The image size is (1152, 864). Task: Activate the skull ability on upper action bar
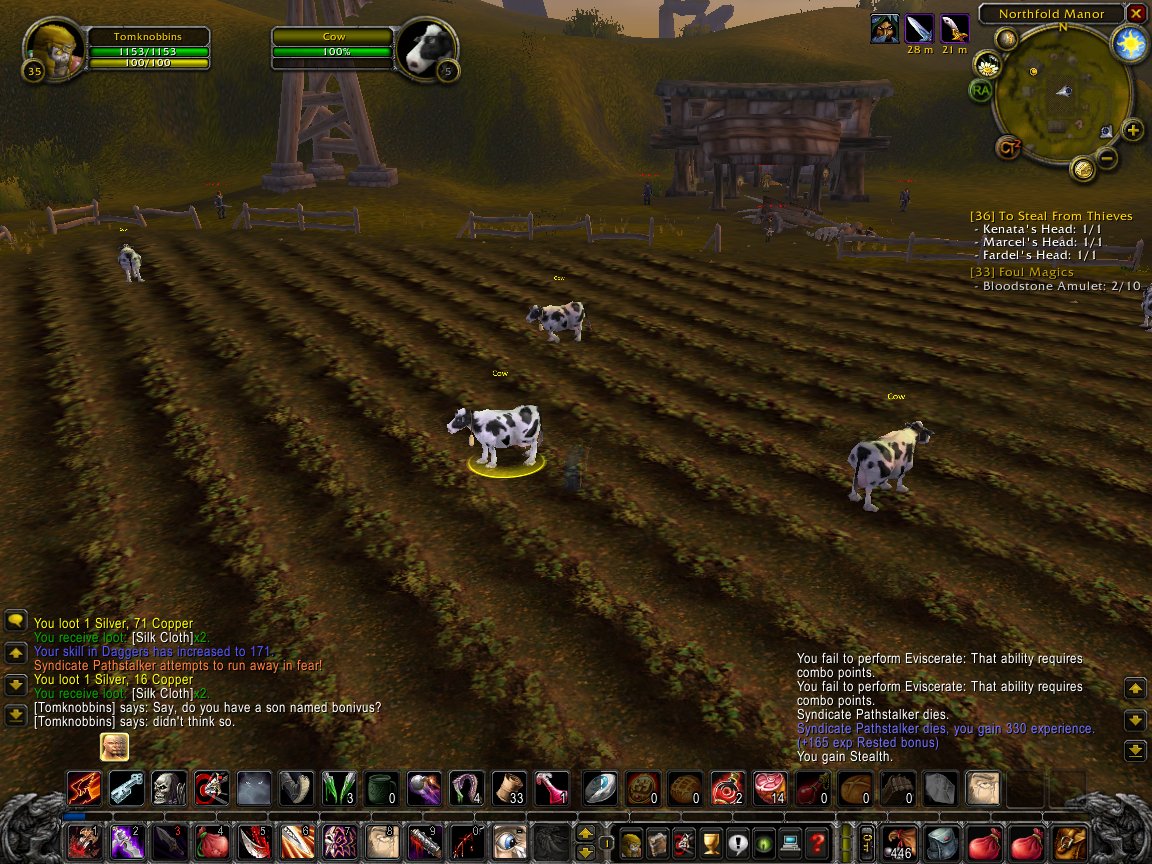tap(168, 789)
